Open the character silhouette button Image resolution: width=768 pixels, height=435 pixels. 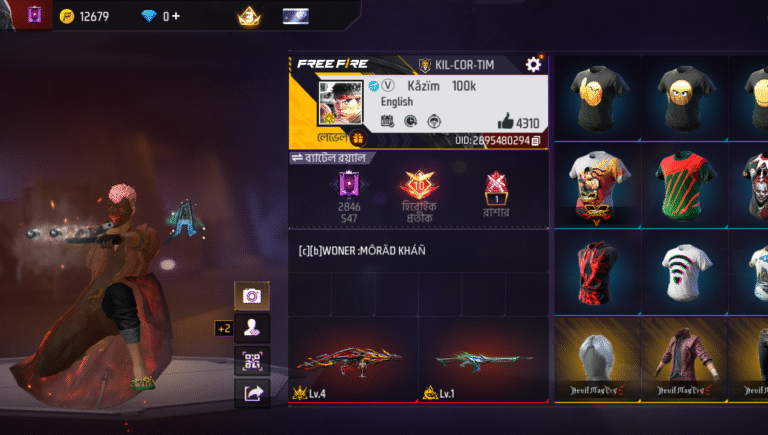click(x=251, y=327)
